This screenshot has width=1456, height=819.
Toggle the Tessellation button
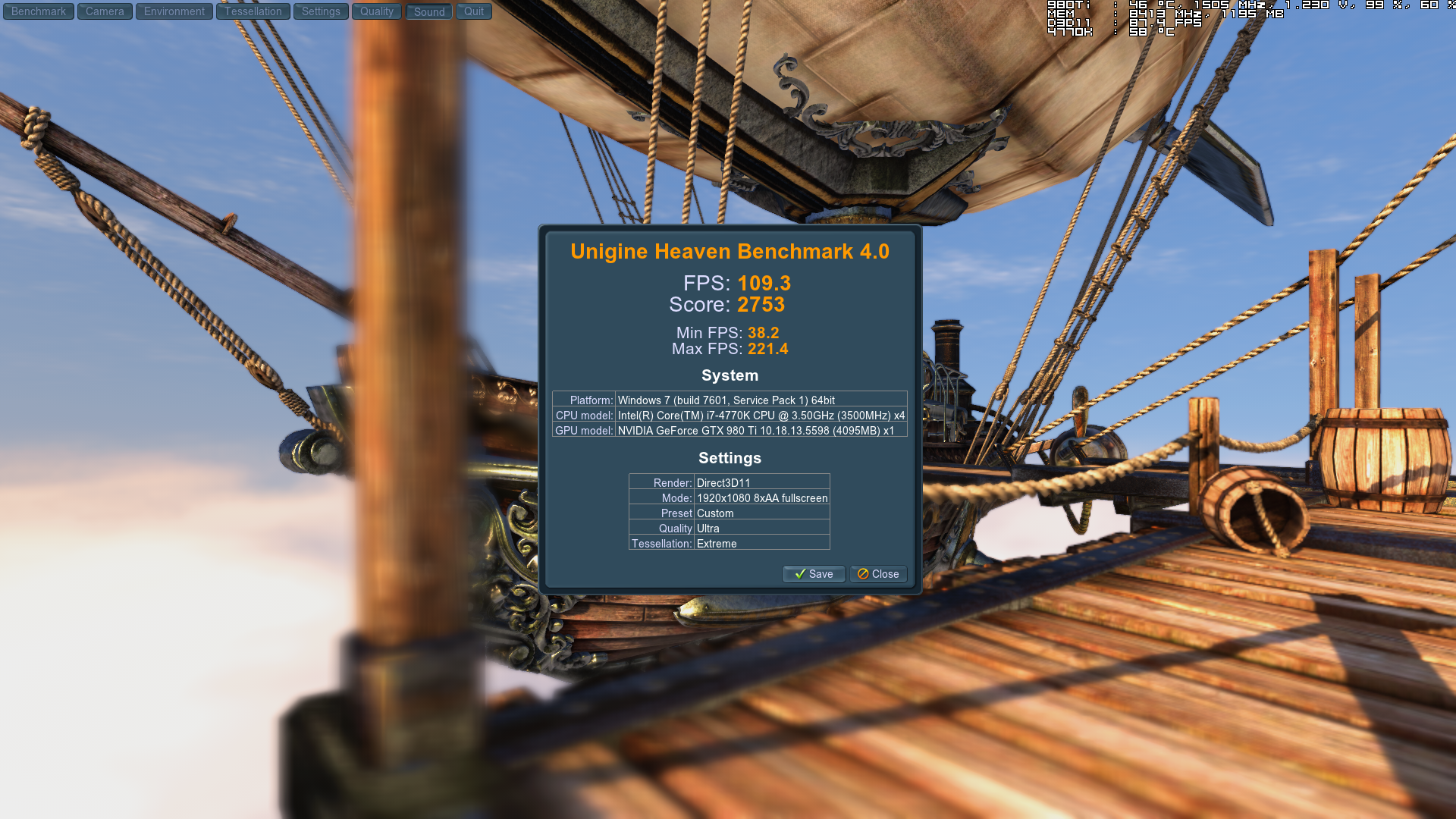[x=253, y=11]
